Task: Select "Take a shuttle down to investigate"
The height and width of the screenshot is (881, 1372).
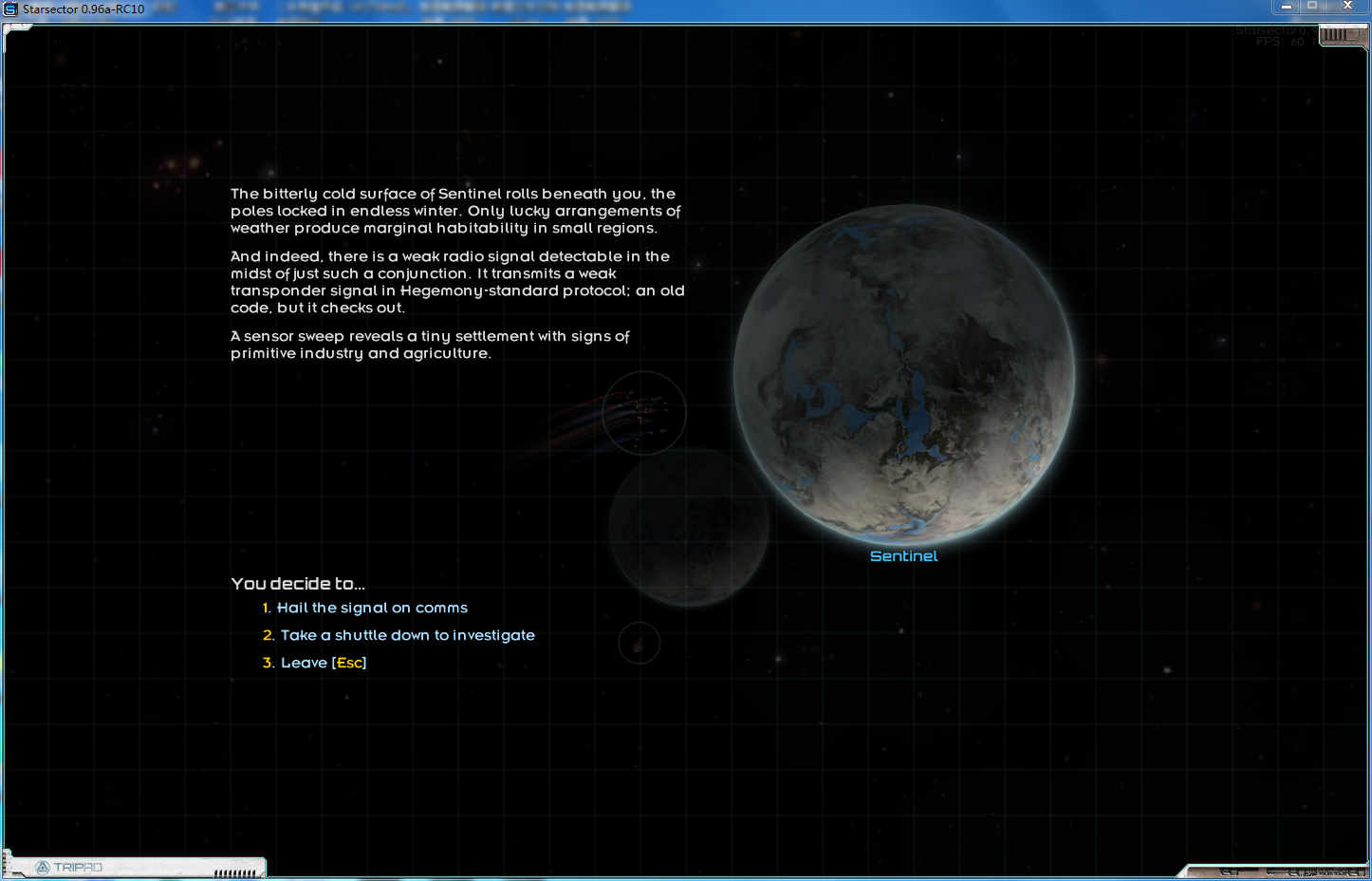Action: coord(407,635)
